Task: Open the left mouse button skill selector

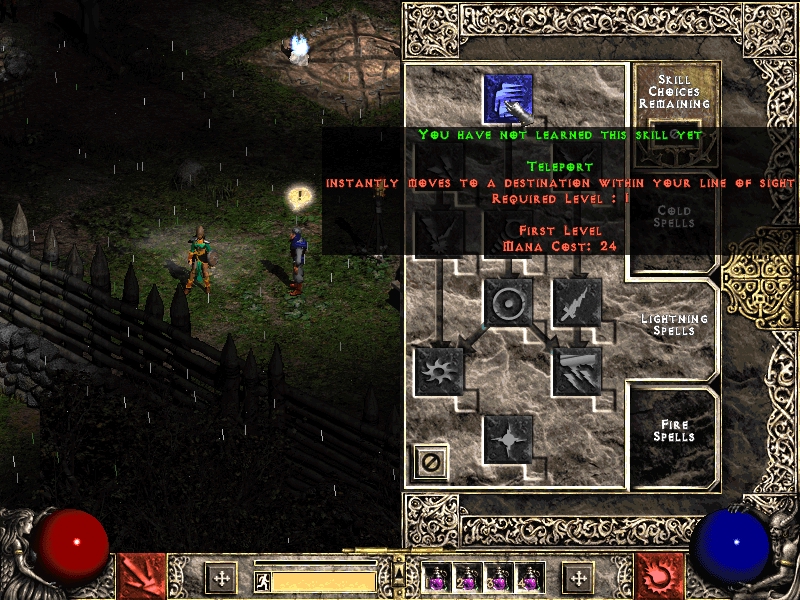Action: [x=140, y=576]
